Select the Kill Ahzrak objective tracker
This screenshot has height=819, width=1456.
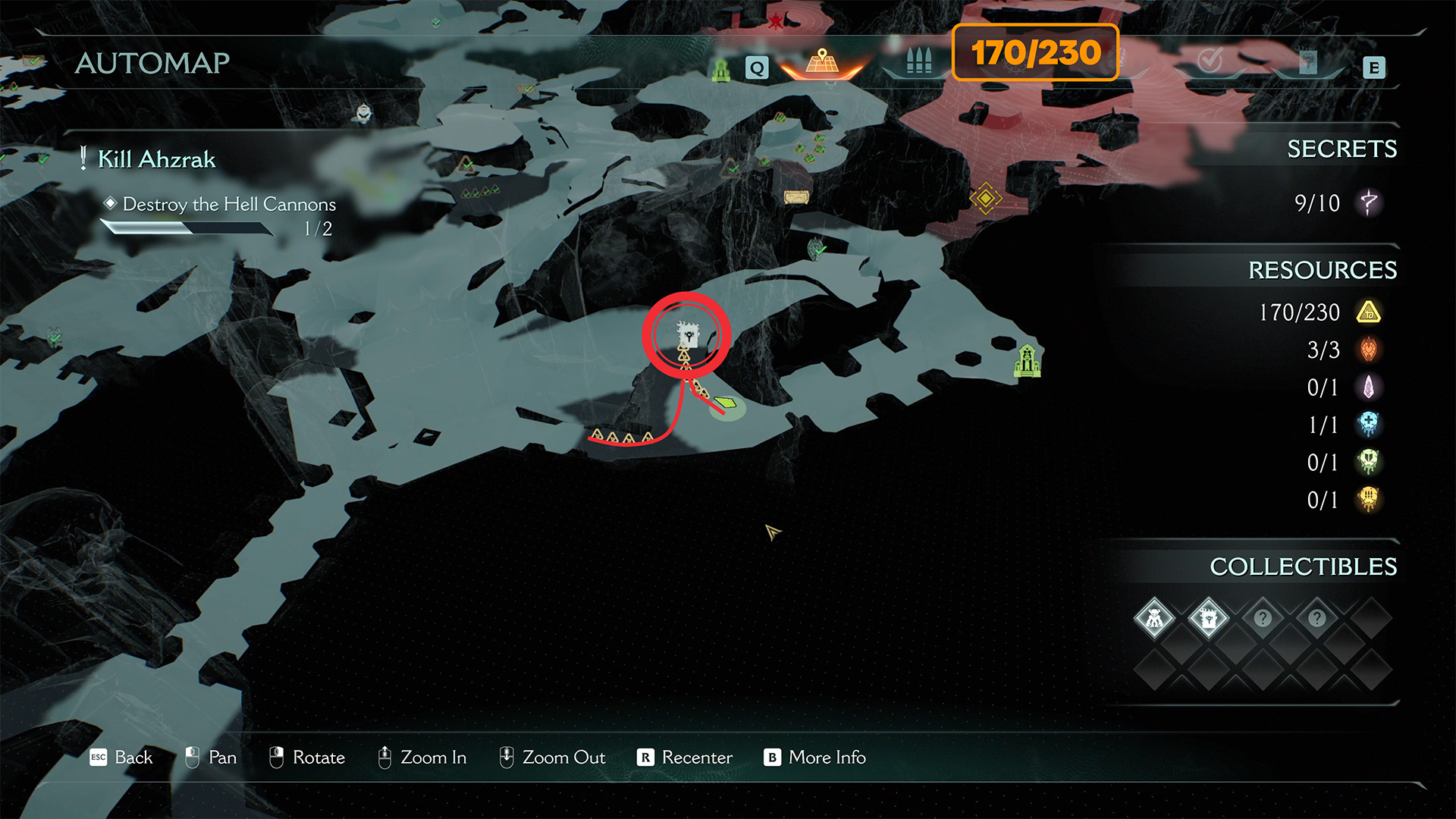(x=156, y=159)
